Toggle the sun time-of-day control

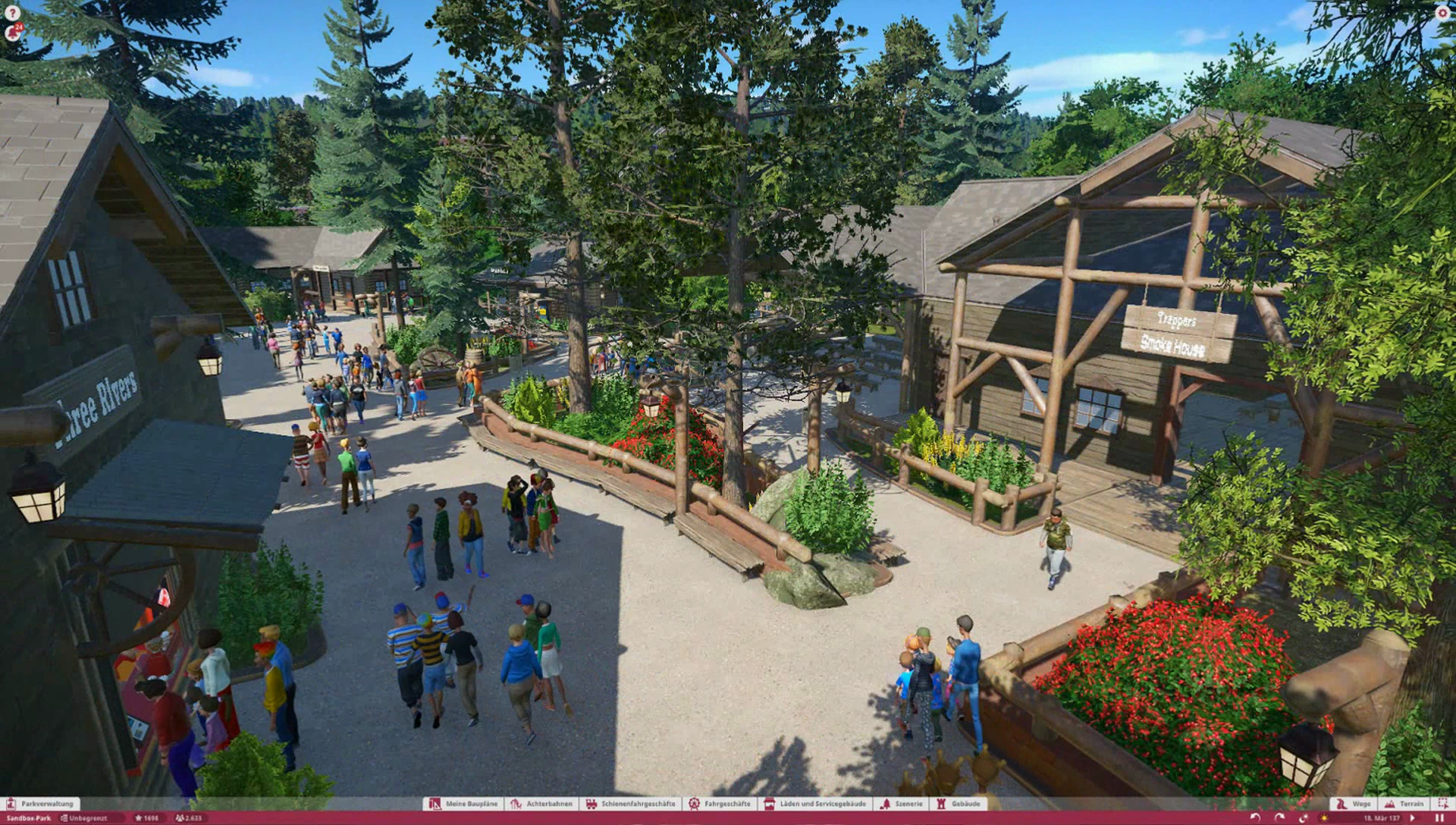pyautogui.click(x=1325, y=818)
